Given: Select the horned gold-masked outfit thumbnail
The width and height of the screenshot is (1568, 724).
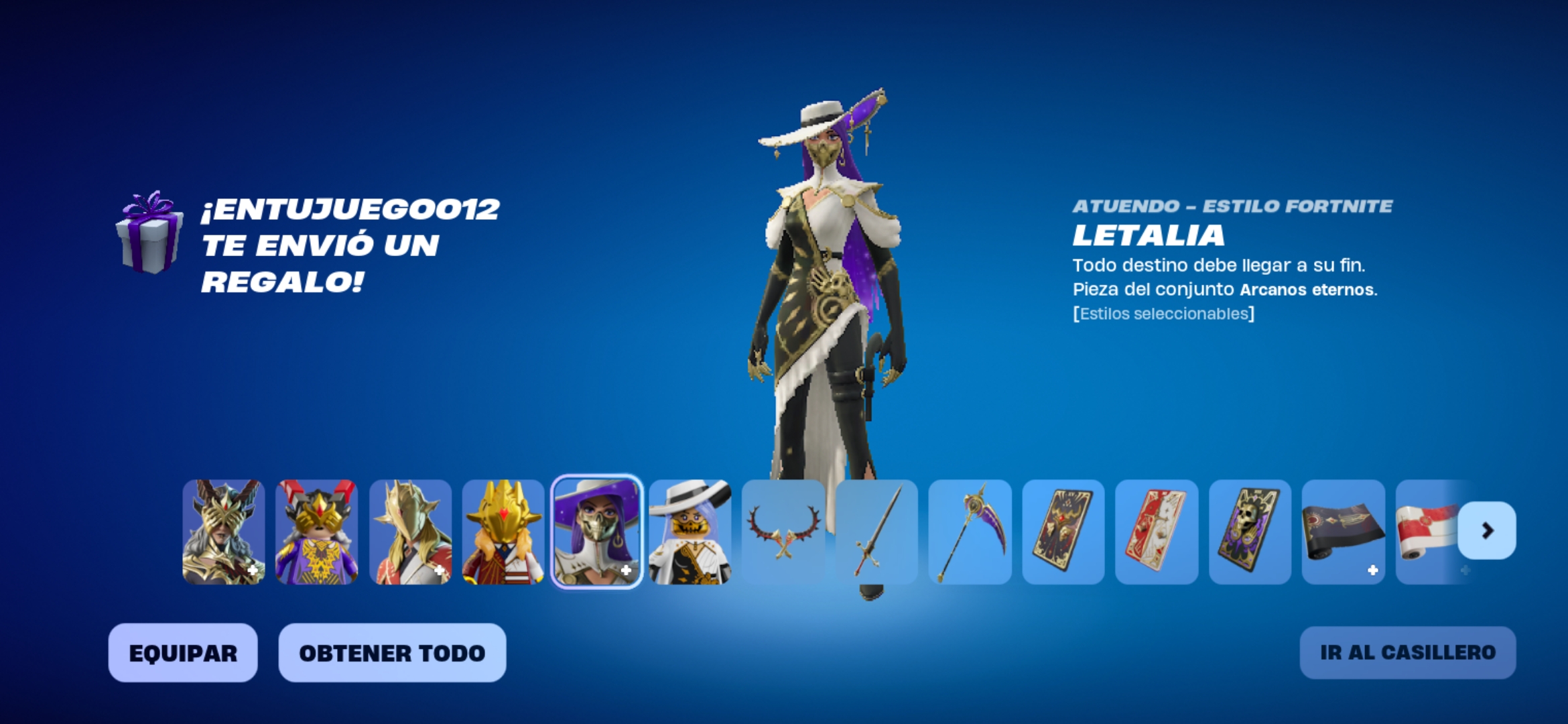Looking at the screenshot, I should click(224, 532).
